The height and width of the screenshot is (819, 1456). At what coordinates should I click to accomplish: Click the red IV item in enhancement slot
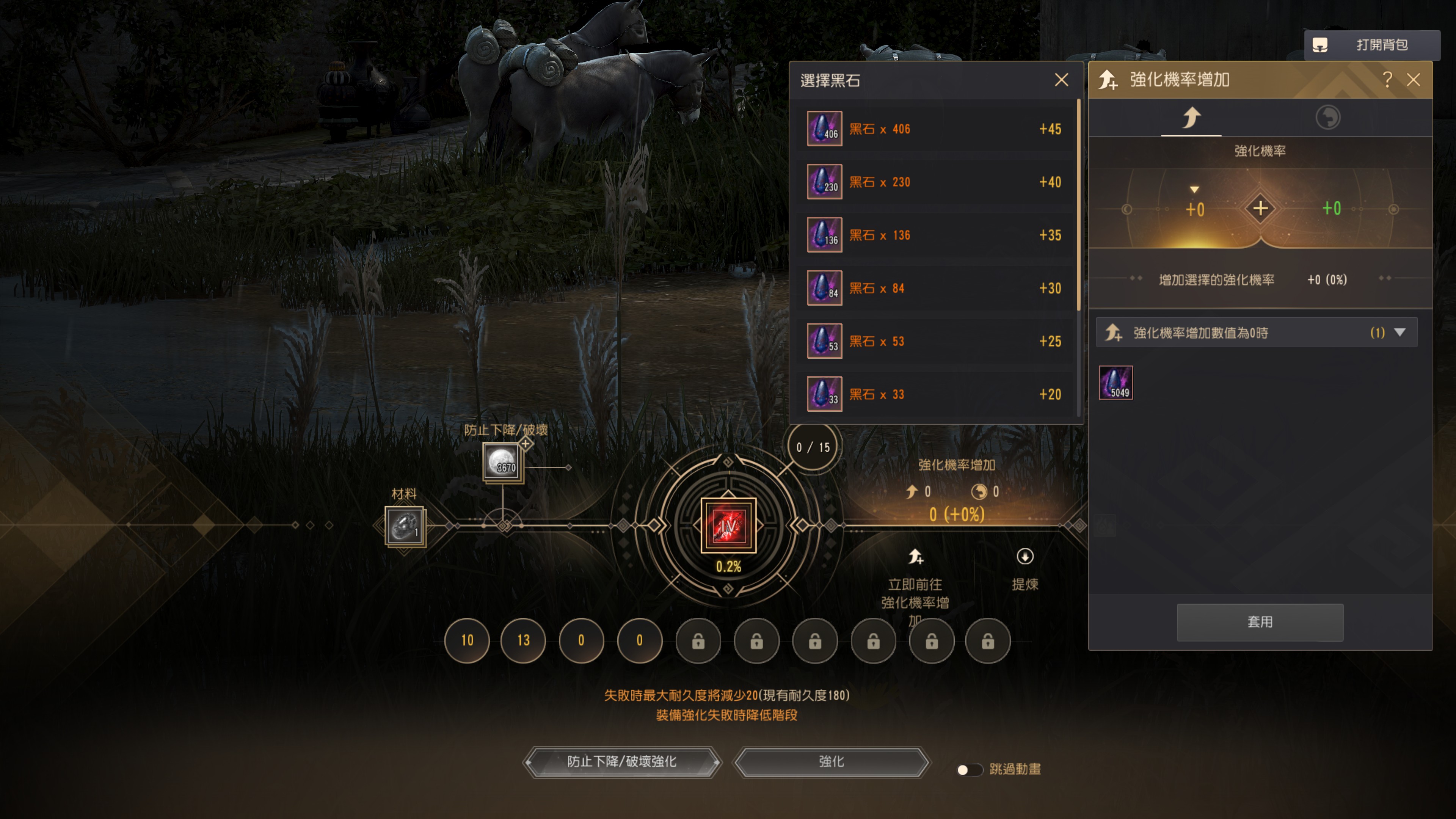tap(728, 525)
